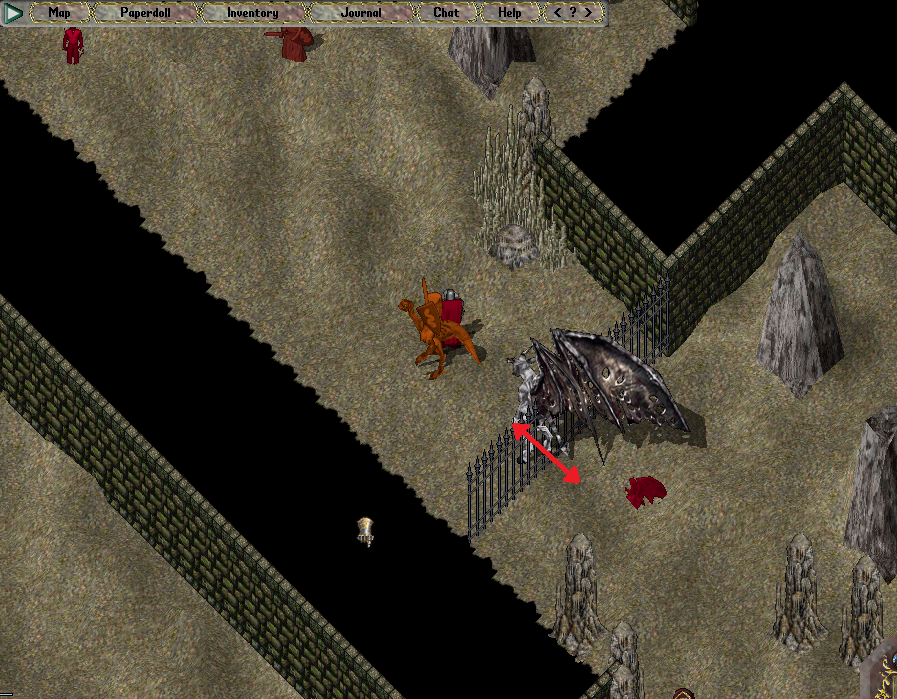Show the Paperdoll character window

click(x=145, y=13)
